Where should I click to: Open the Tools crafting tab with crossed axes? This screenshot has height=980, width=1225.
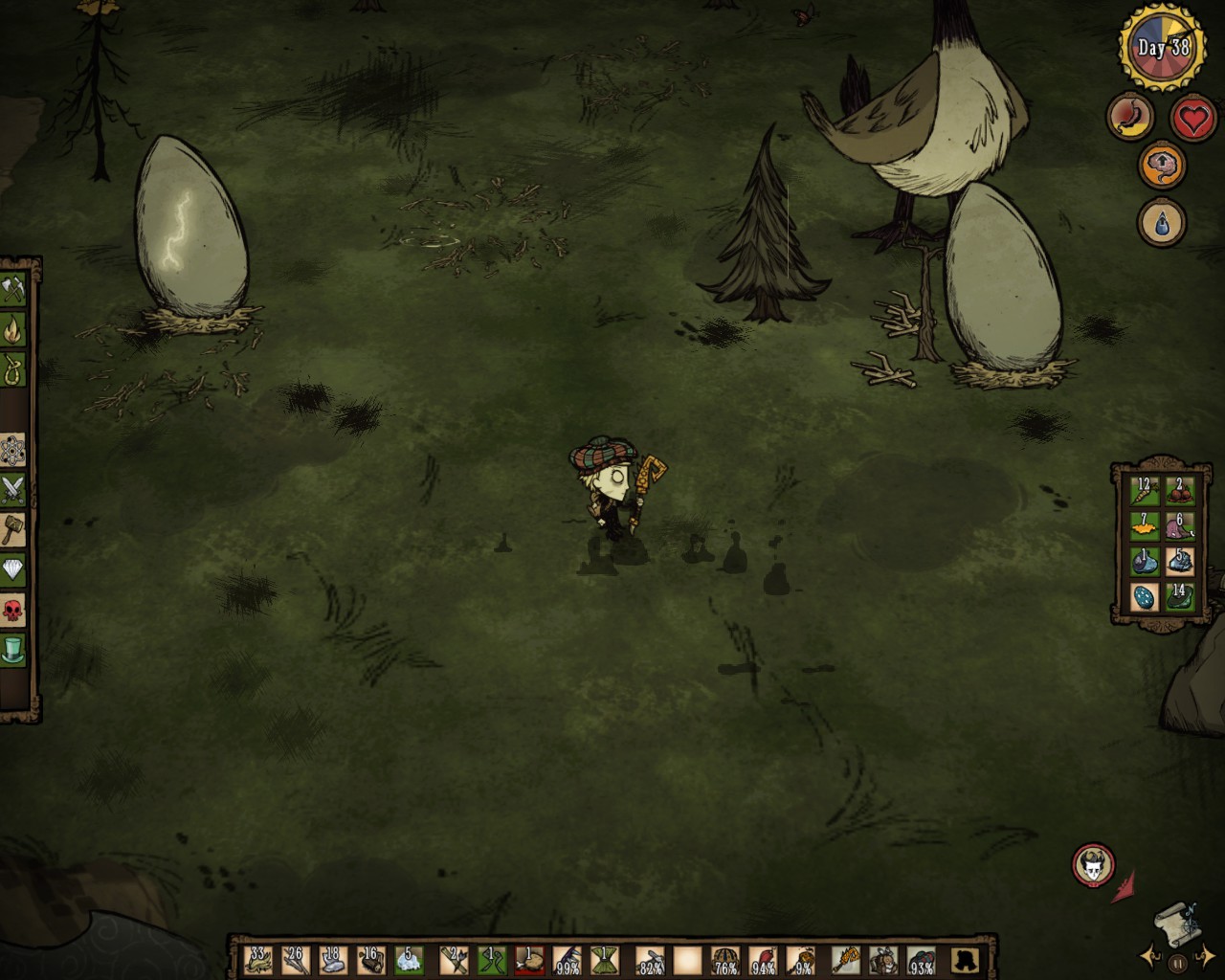pos(14,287)
